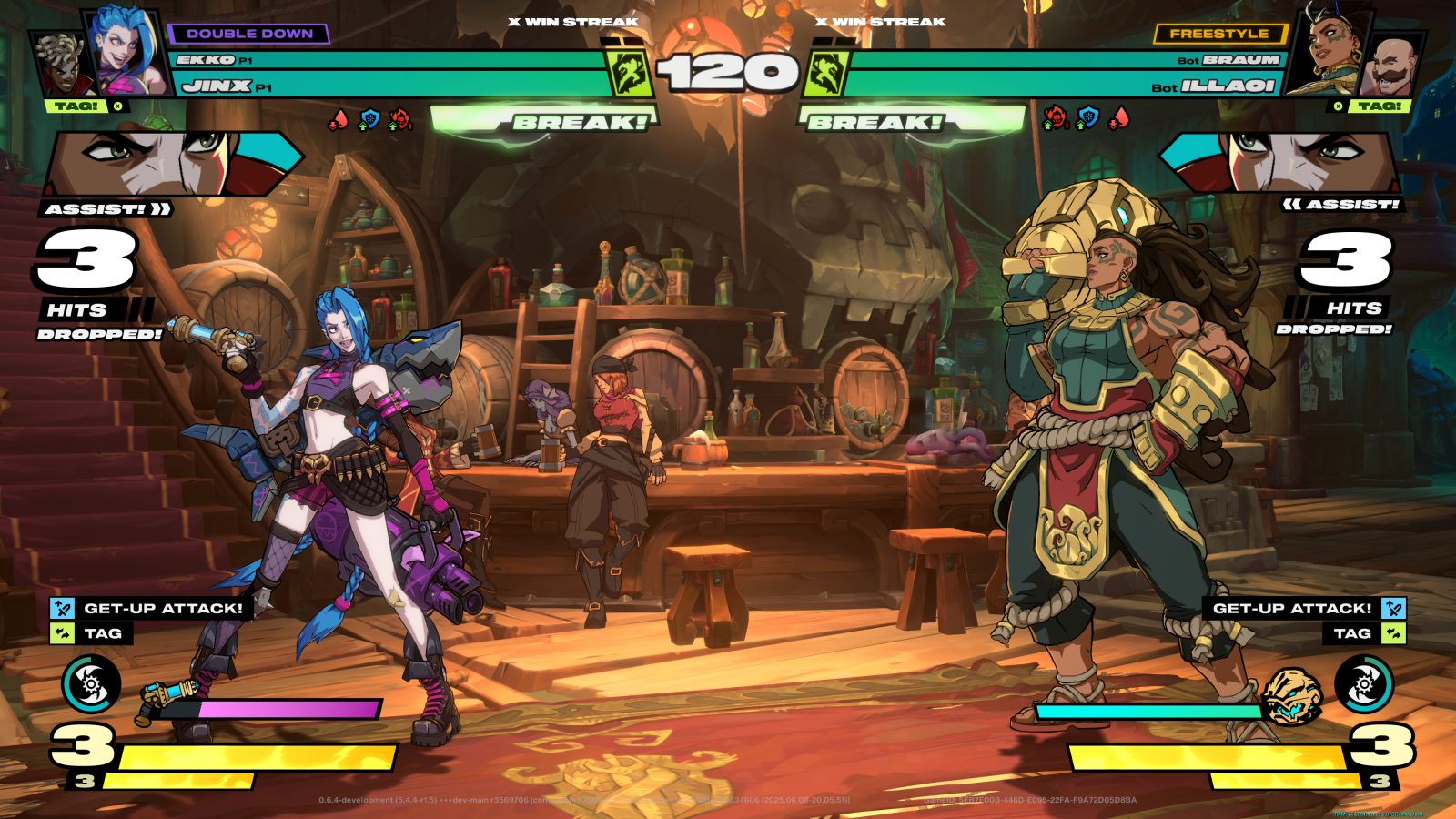Viewport: 1456px width, 819px height.
Task: Click the green win streak emblem left of timer
Action: pyautogui.click(x=628, y=73)
